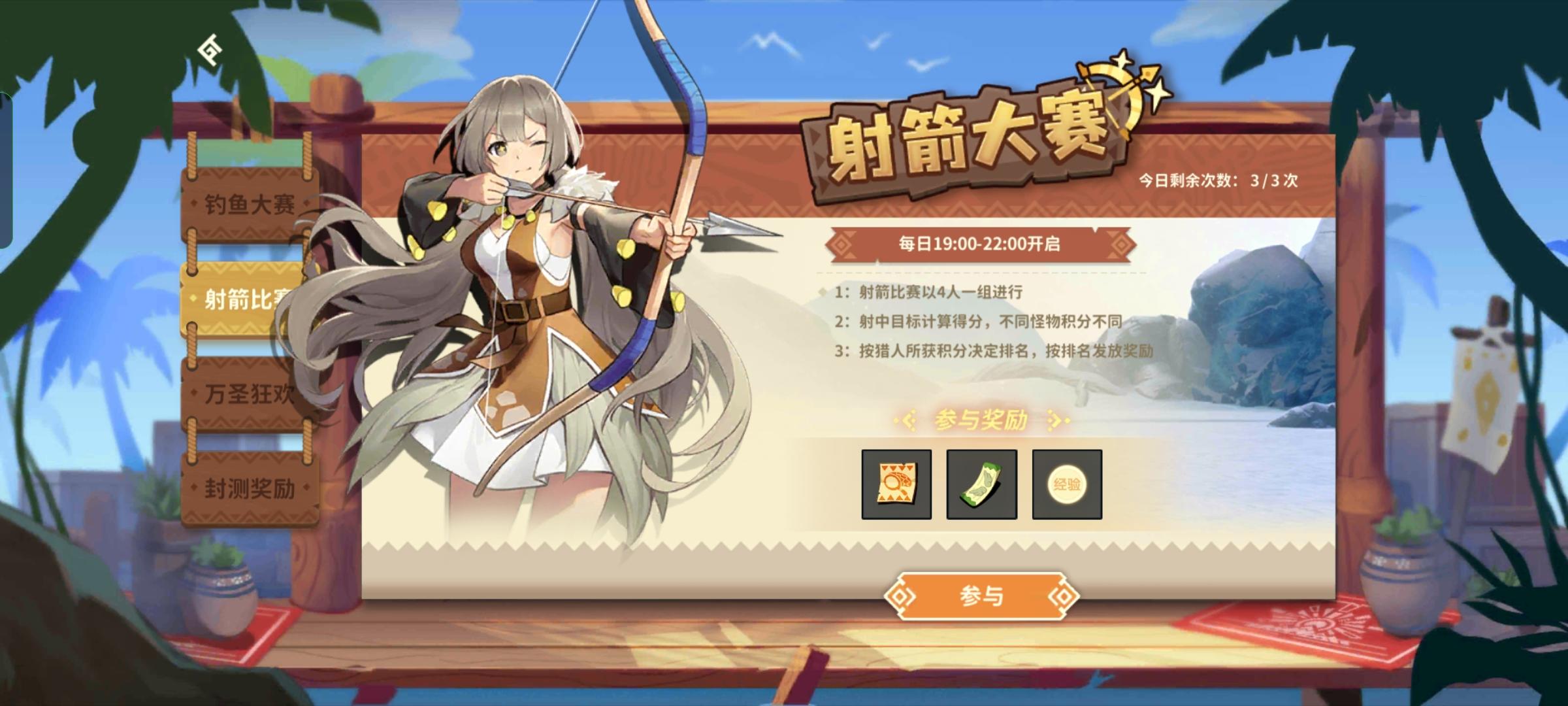
Task: Select the 钓鱼大赛 tab in the sidebar
Action: pos(248,205)
